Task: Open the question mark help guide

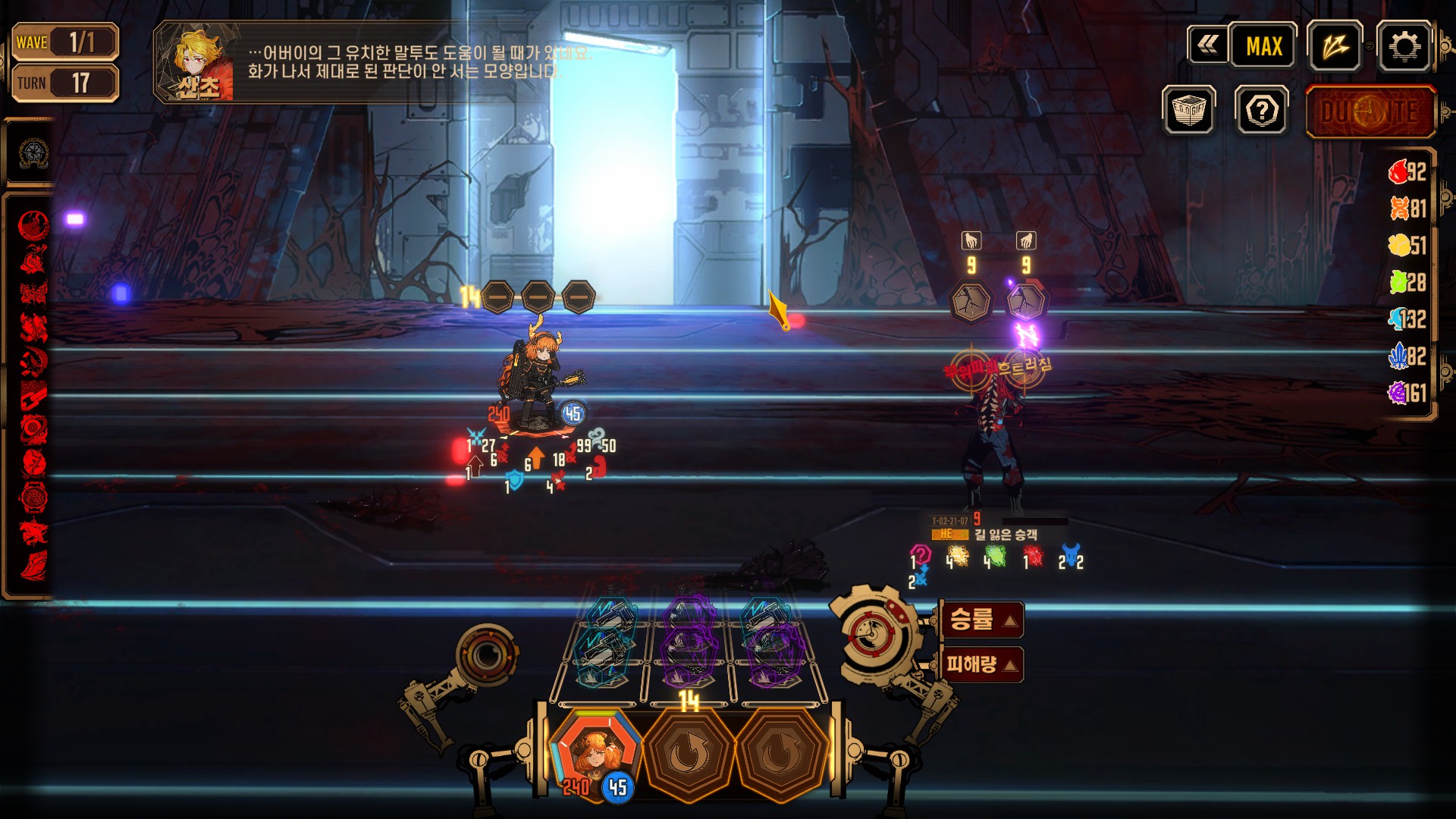Action: click(x=1261, y=111)
